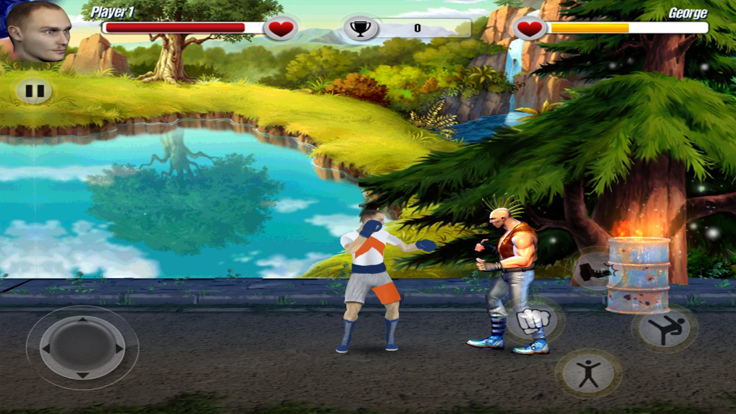Activate the gun weapon button

coord(592,269)
